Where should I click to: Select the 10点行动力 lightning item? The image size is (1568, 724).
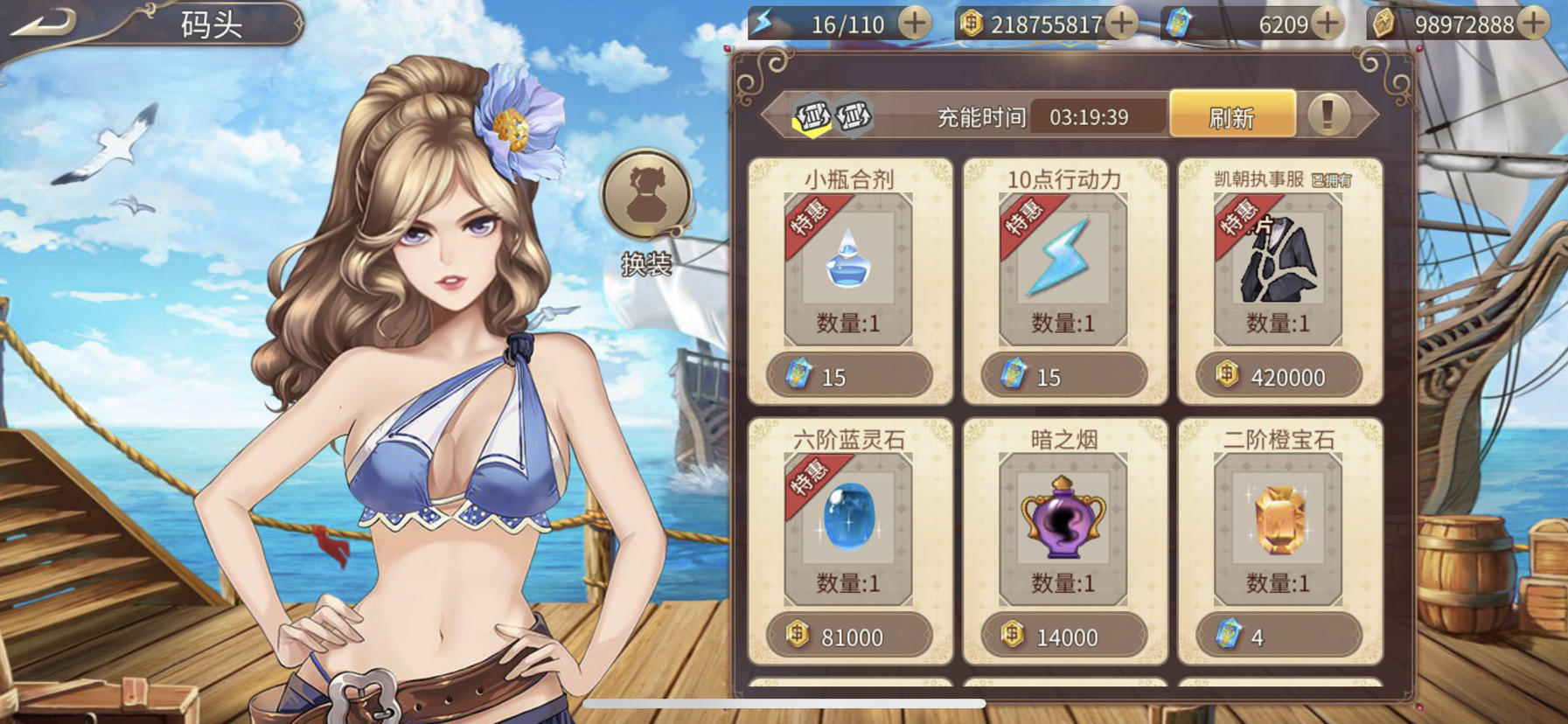tap(1063, 261)
